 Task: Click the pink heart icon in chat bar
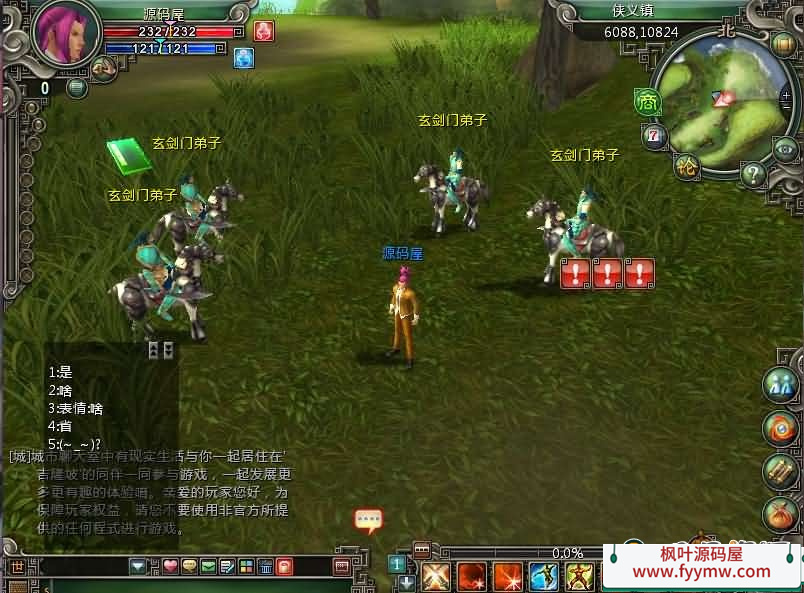click(171, 567)
